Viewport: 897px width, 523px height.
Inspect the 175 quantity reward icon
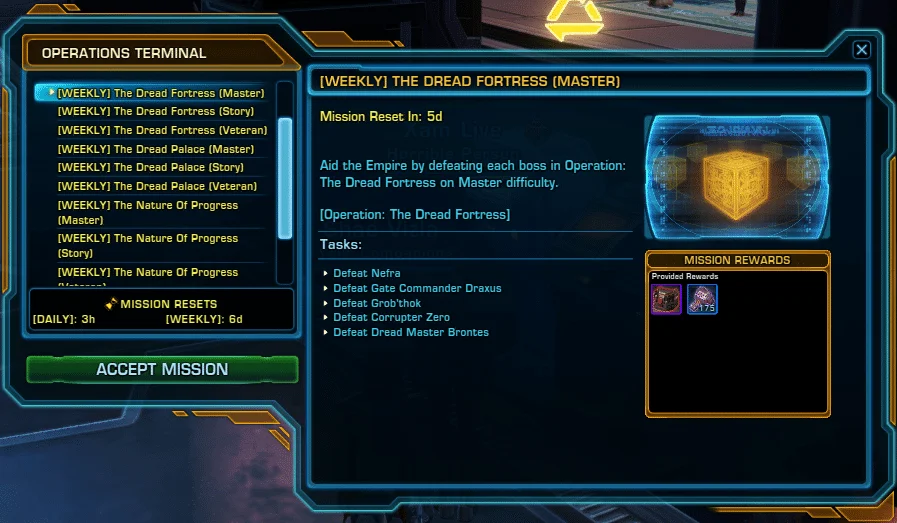click(x=702, y=299)
